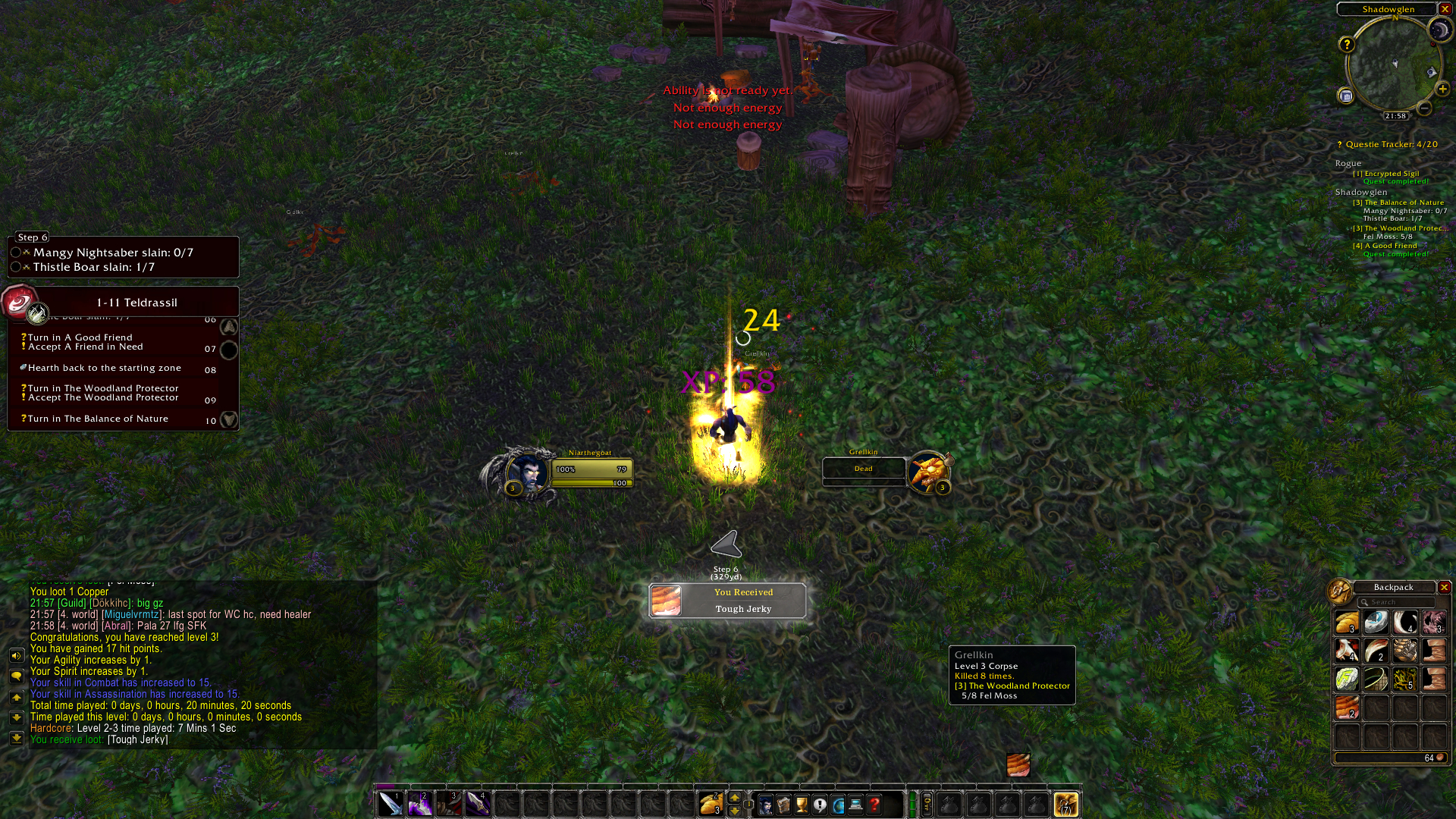Zoom in the minimap with the plus button
Image resolution: width=1456 pixels, height=819 pixels.
tap(1442, 89)
